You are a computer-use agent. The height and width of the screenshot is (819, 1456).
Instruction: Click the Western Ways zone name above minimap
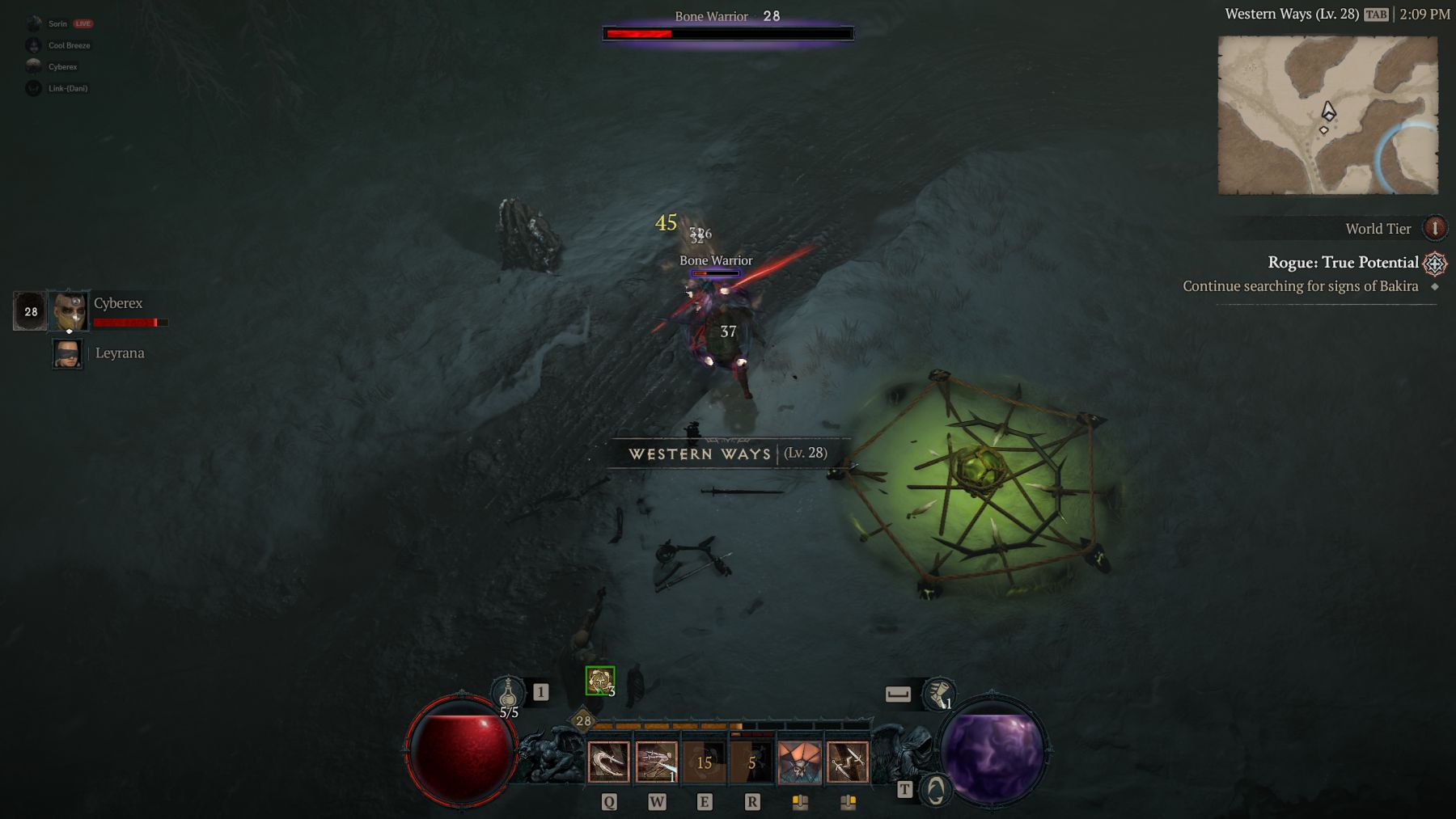(x=1291, y=14)
